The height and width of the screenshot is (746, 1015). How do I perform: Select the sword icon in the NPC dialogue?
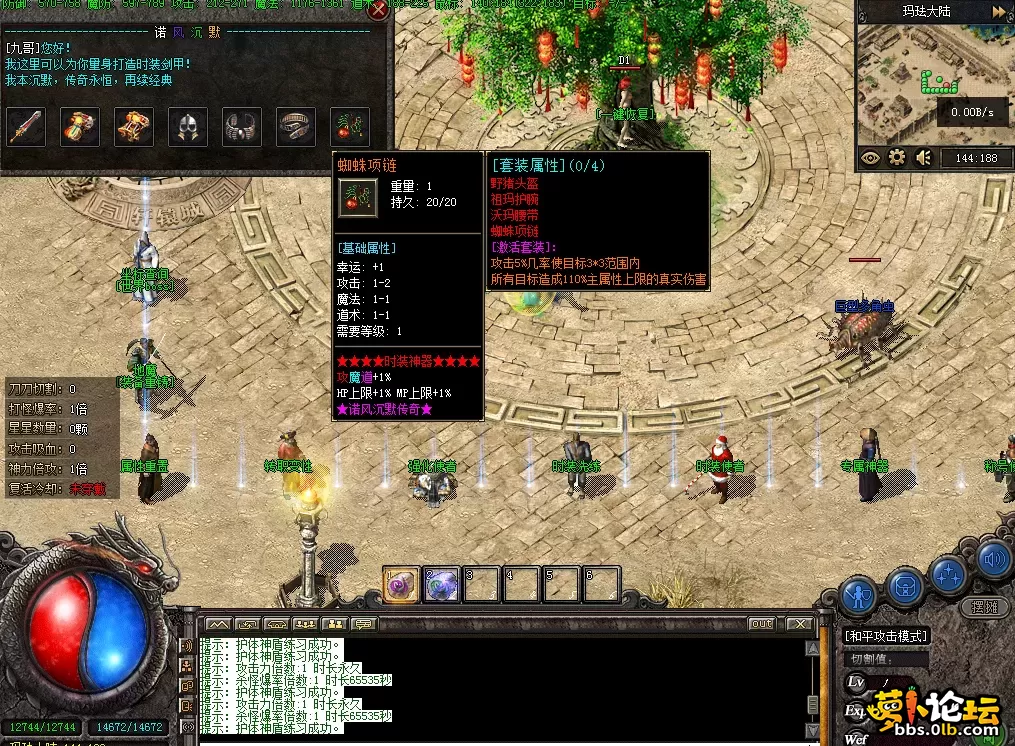[x=26, y=127]
